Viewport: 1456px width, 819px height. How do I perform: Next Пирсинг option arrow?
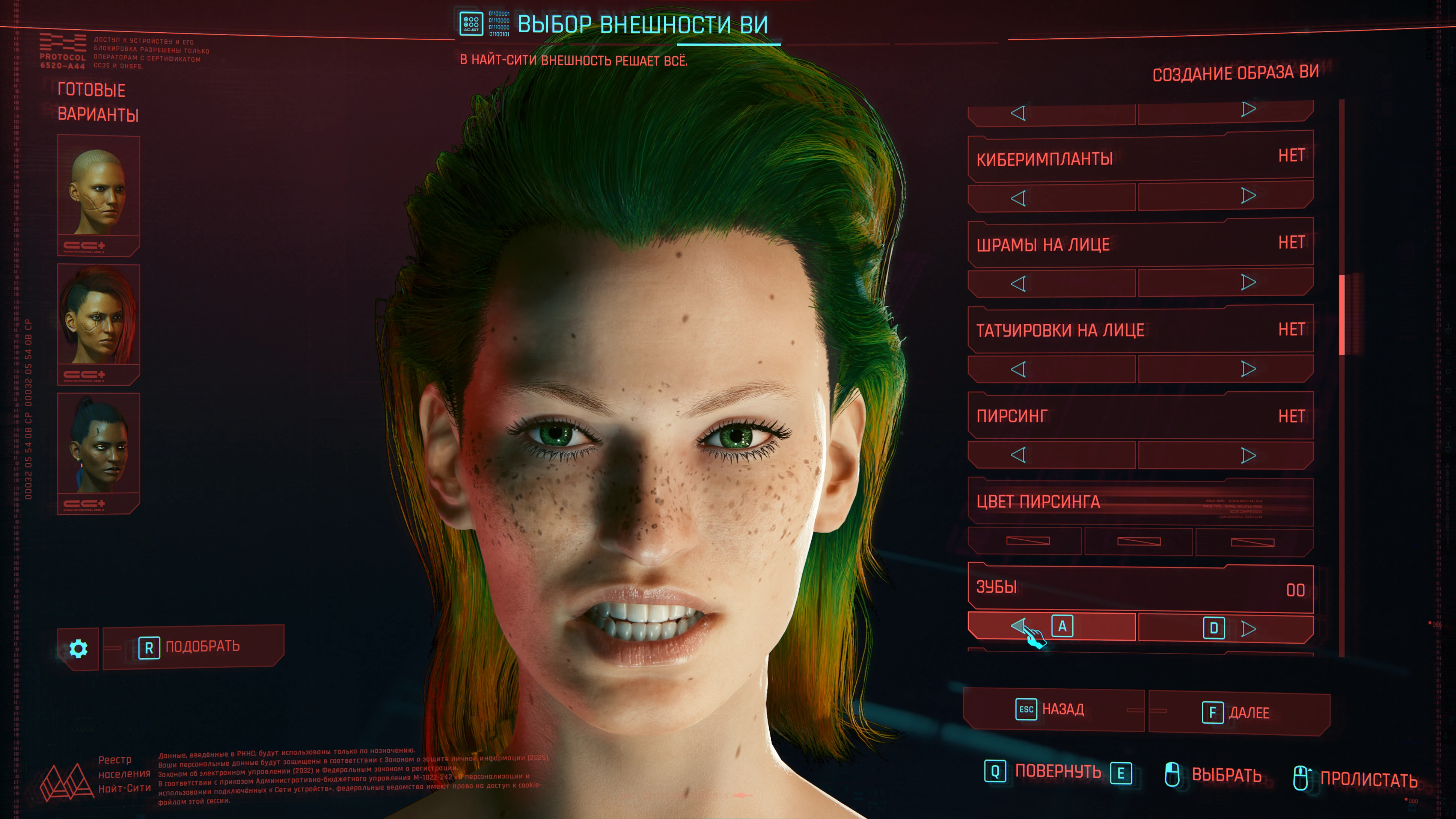[1248, 456]
